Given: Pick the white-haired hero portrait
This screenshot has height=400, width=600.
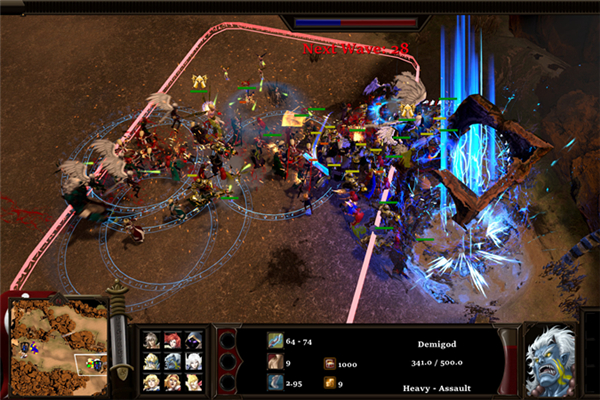Looking at the screenshot, I should 194,361.
